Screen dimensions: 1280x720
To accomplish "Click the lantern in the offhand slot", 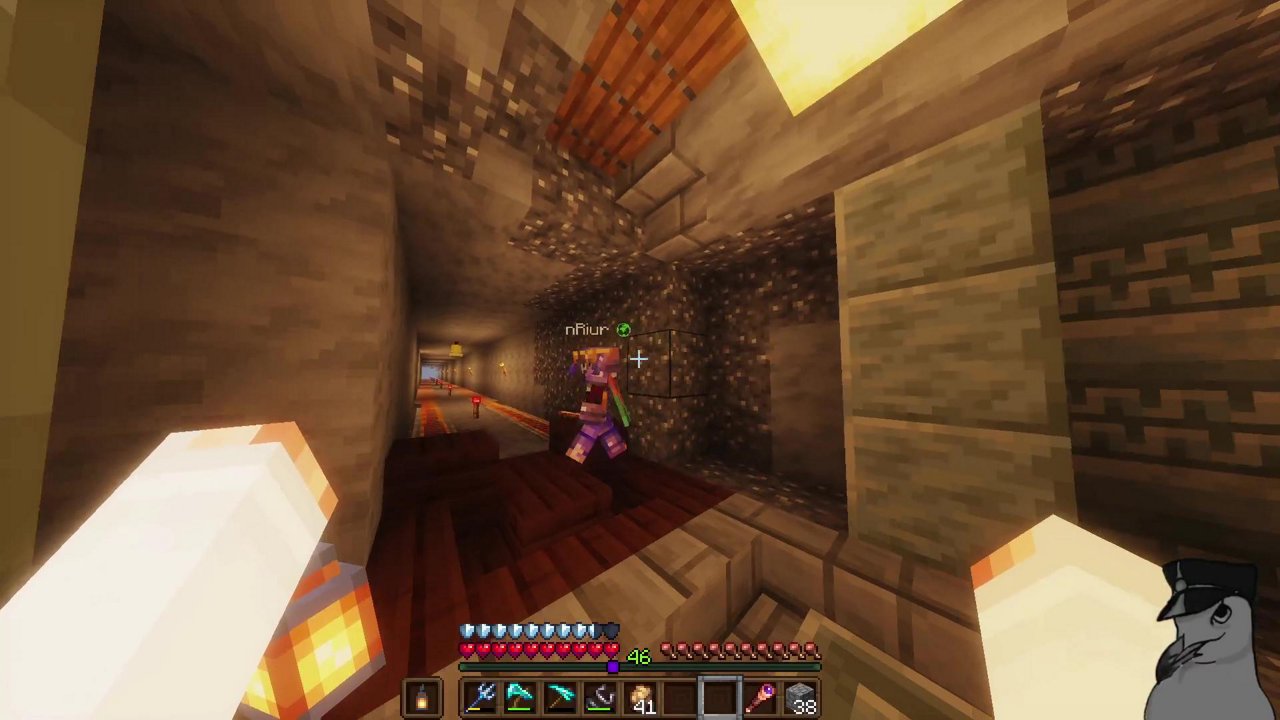I will [422, 696].
